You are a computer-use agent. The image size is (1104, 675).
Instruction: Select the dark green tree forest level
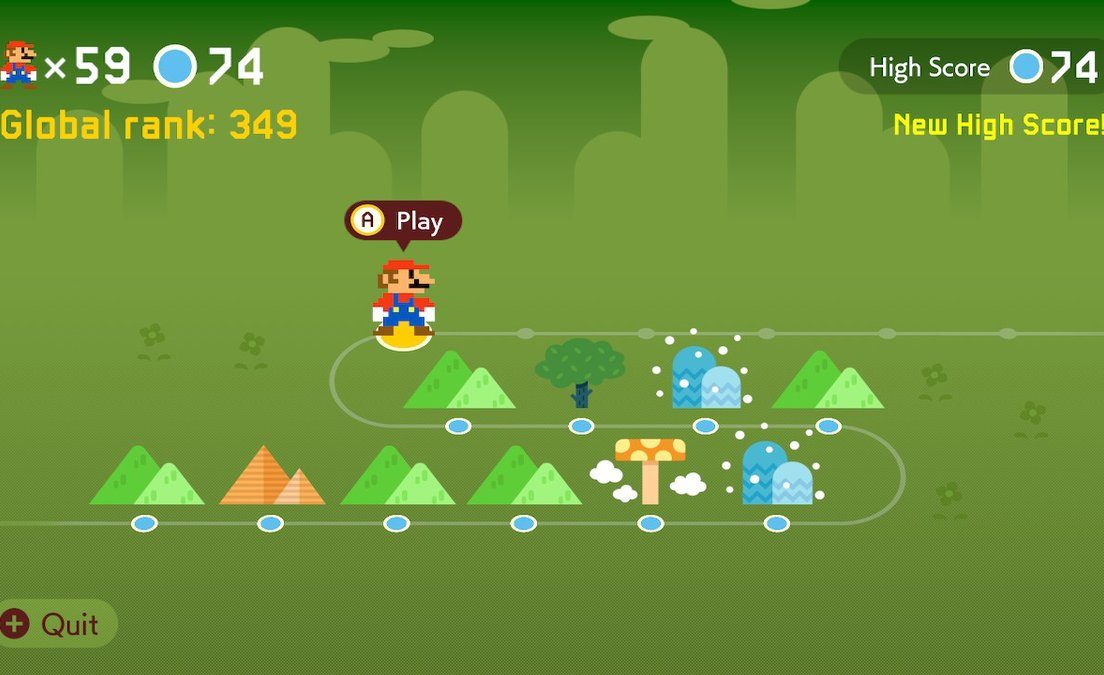(x=580, y=372)
